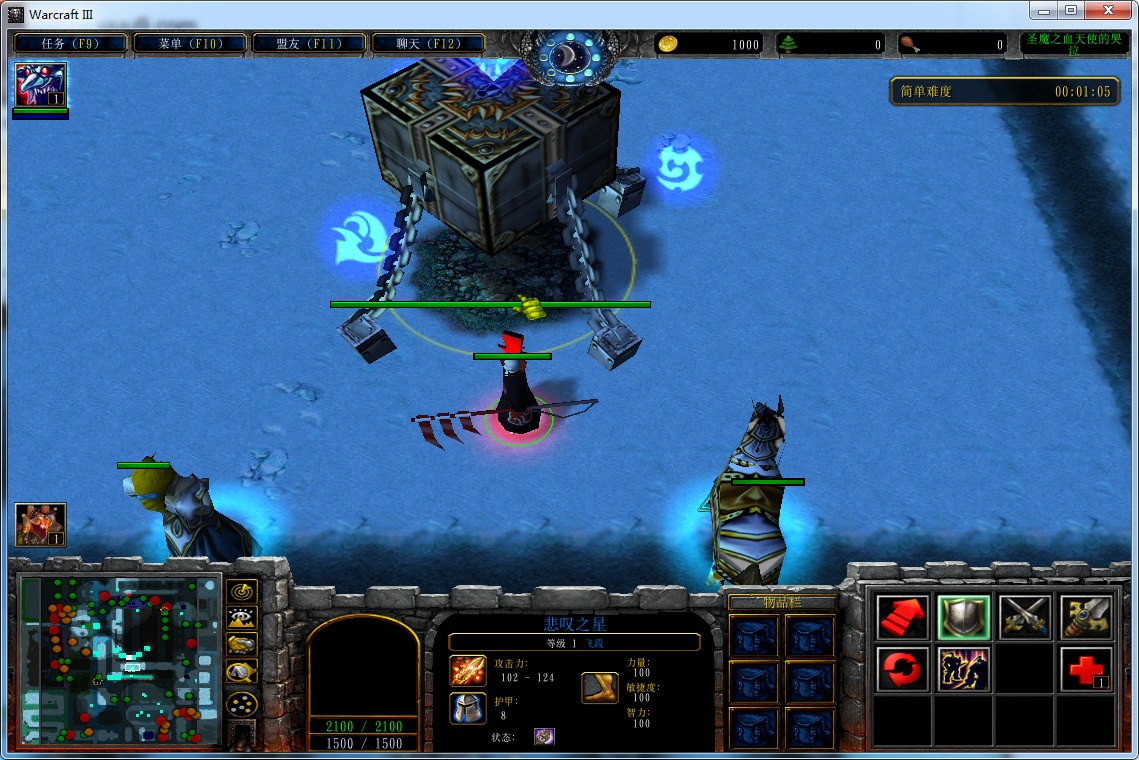The height and width of the screenshot is (760, 1139).
Task: Click the red circular arrows command icon
Action: (x=902, y=669)
